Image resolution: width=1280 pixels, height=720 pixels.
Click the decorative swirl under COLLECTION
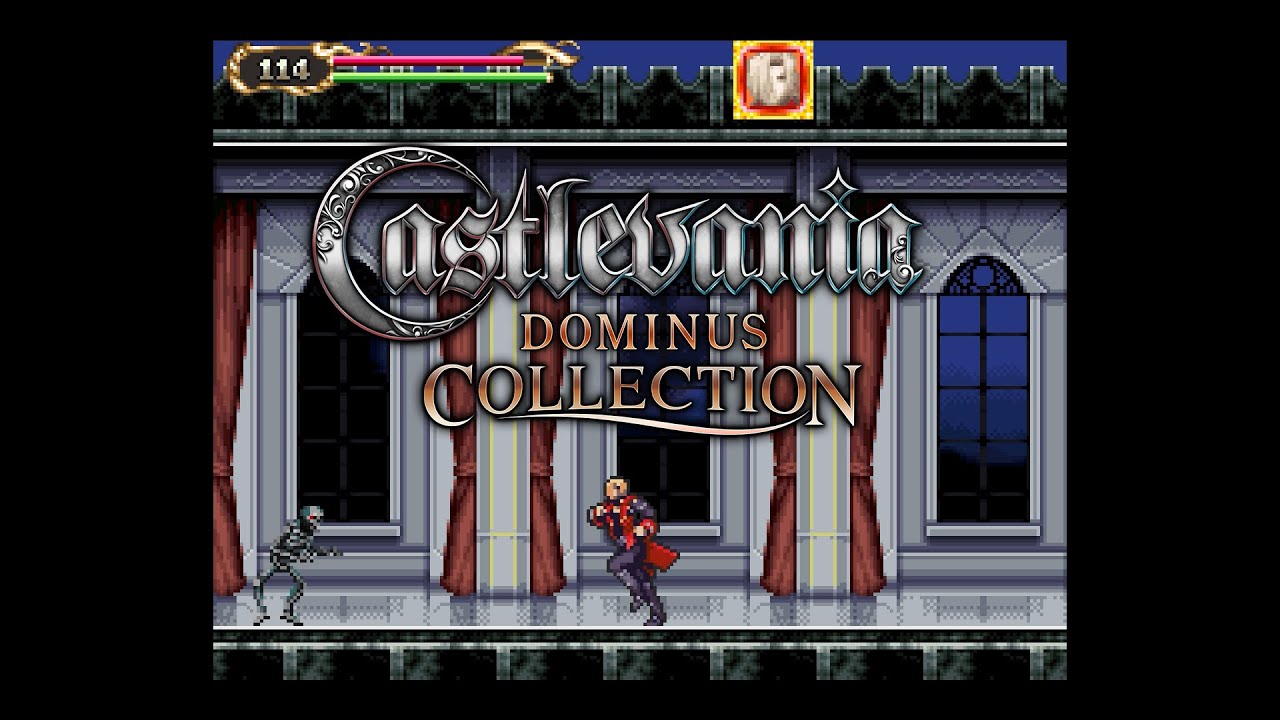pyautogui.click(x=700, y=425)
